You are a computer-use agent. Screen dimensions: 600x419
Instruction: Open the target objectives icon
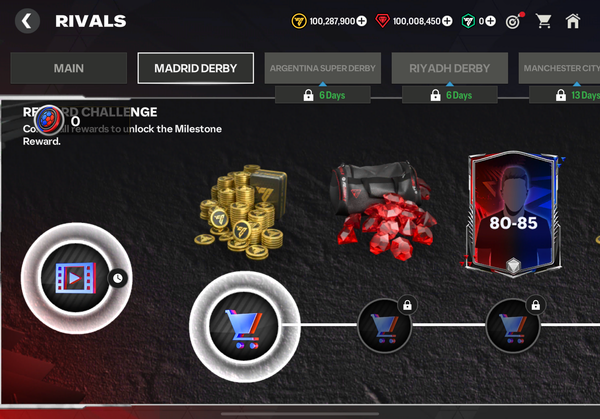(514, 20)
